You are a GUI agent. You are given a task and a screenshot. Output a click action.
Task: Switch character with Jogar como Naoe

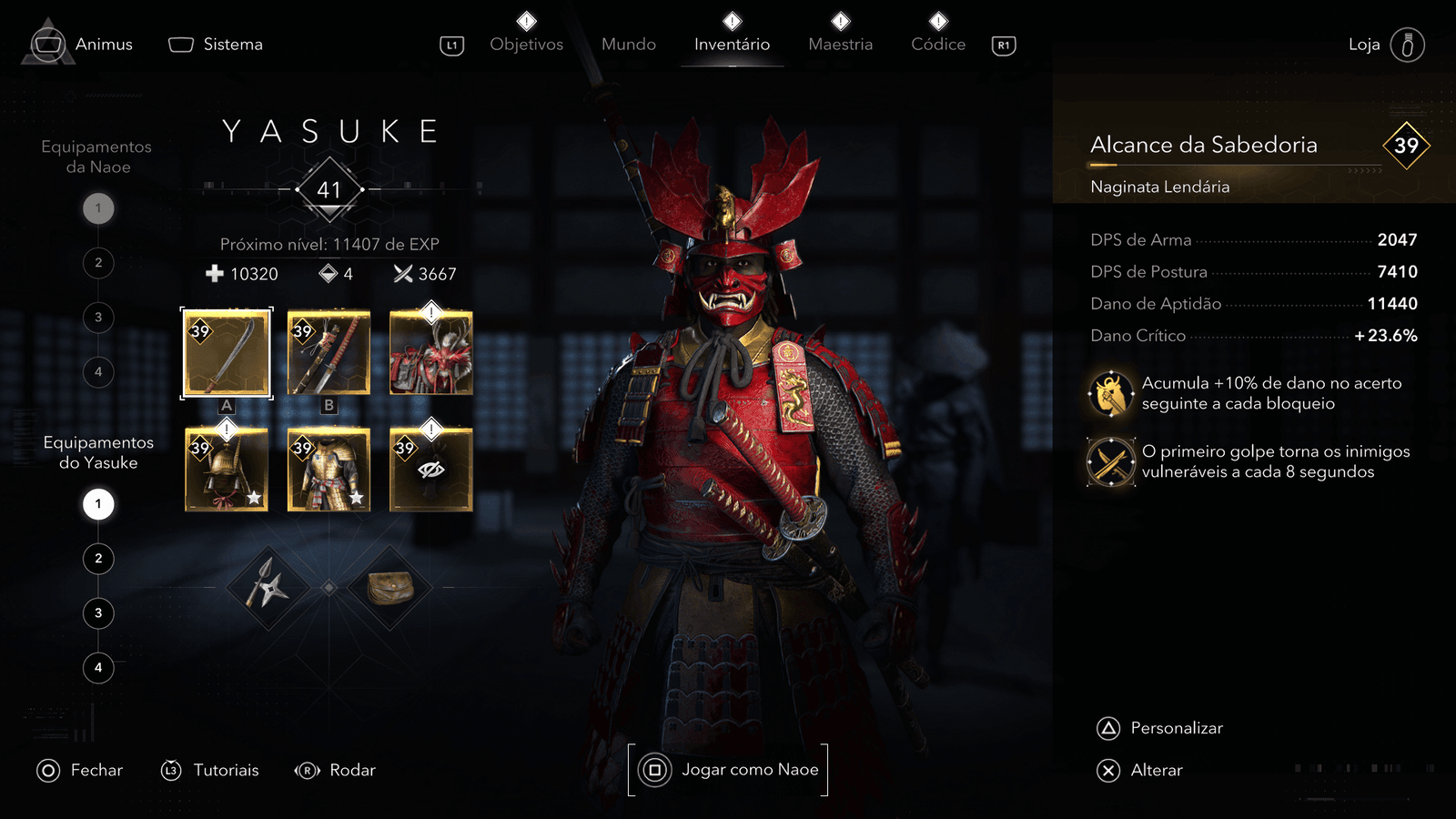point(728,770)
